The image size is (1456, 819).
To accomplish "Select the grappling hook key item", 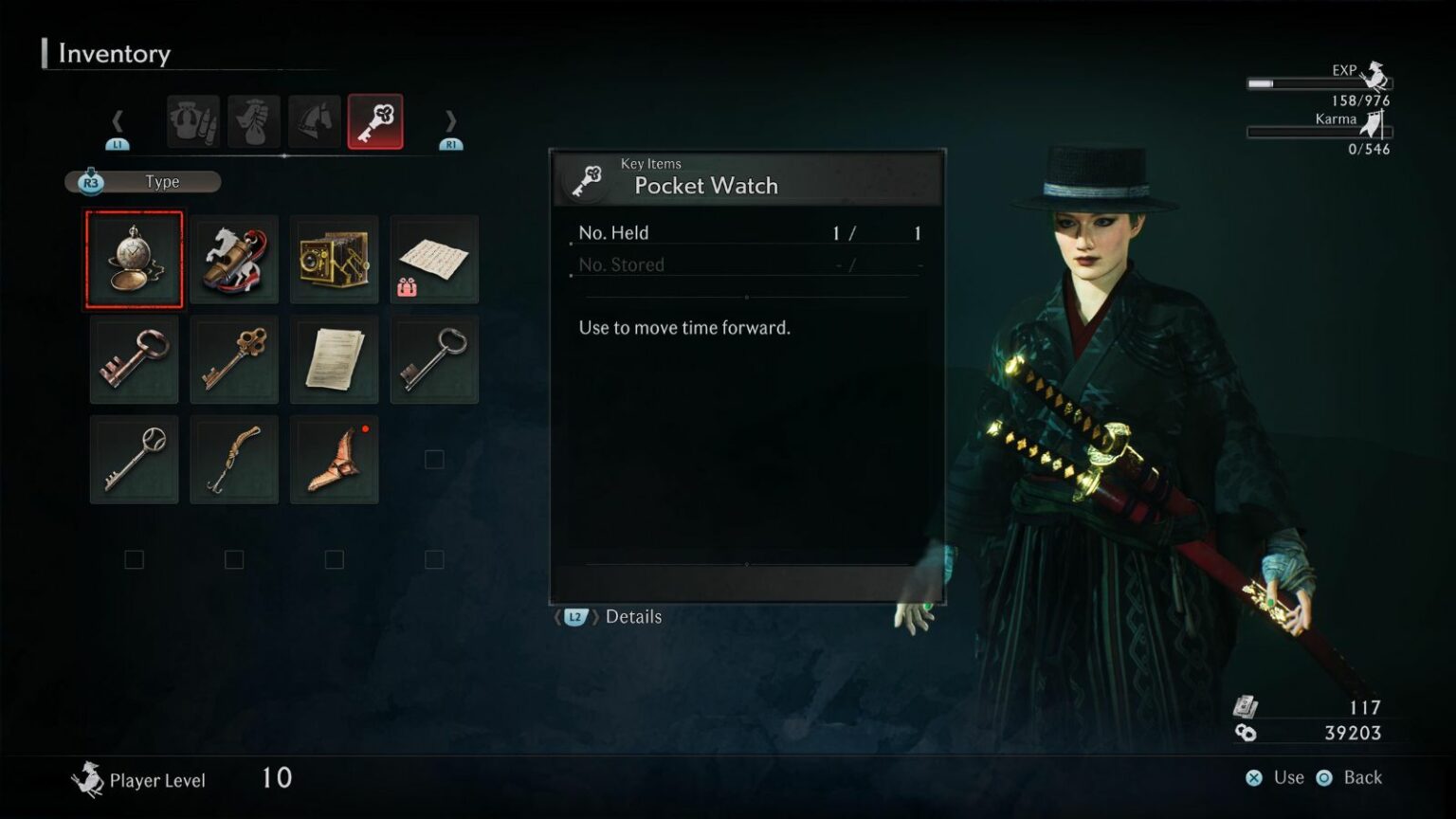I will pos(234,459).
